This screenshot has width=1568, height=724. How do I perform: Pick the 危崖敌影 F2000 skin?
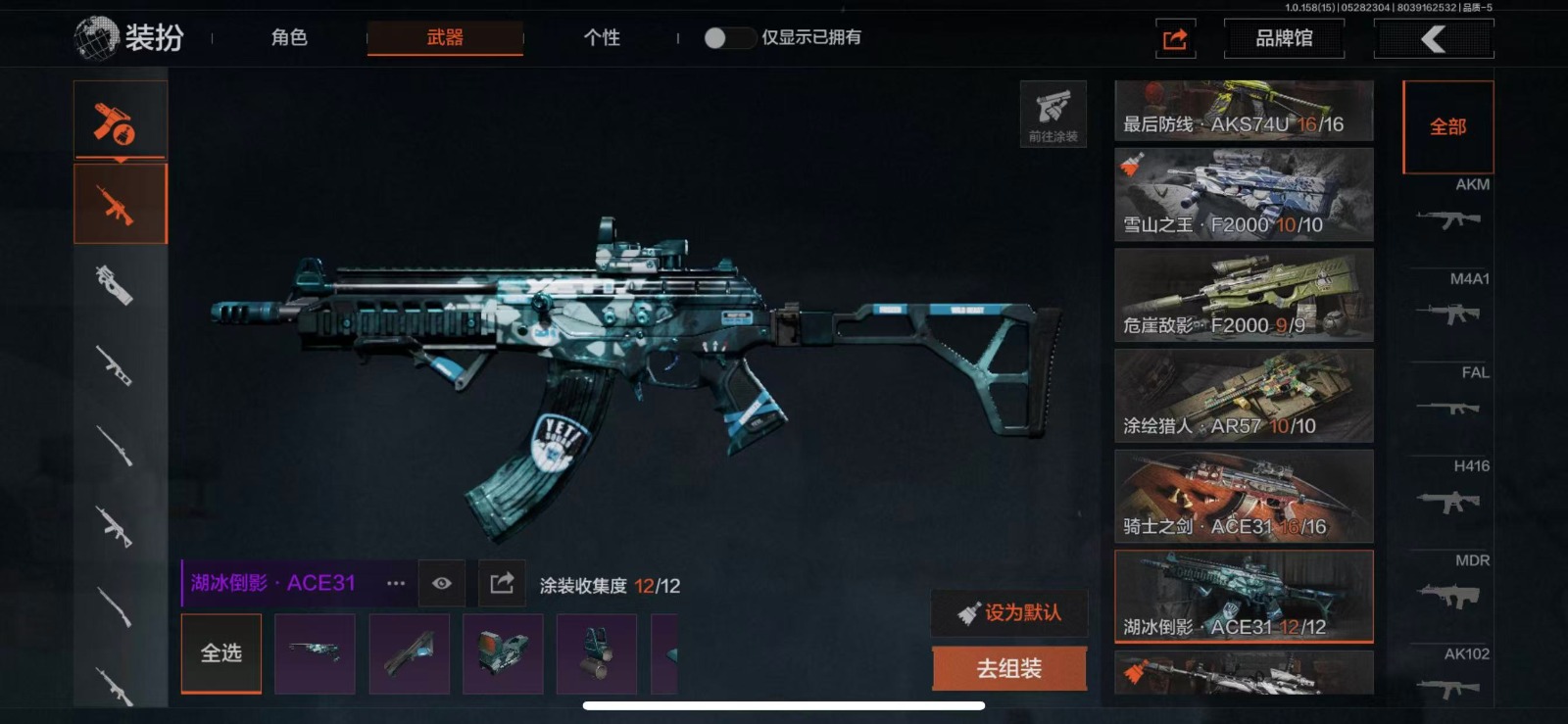[1244, 295]
